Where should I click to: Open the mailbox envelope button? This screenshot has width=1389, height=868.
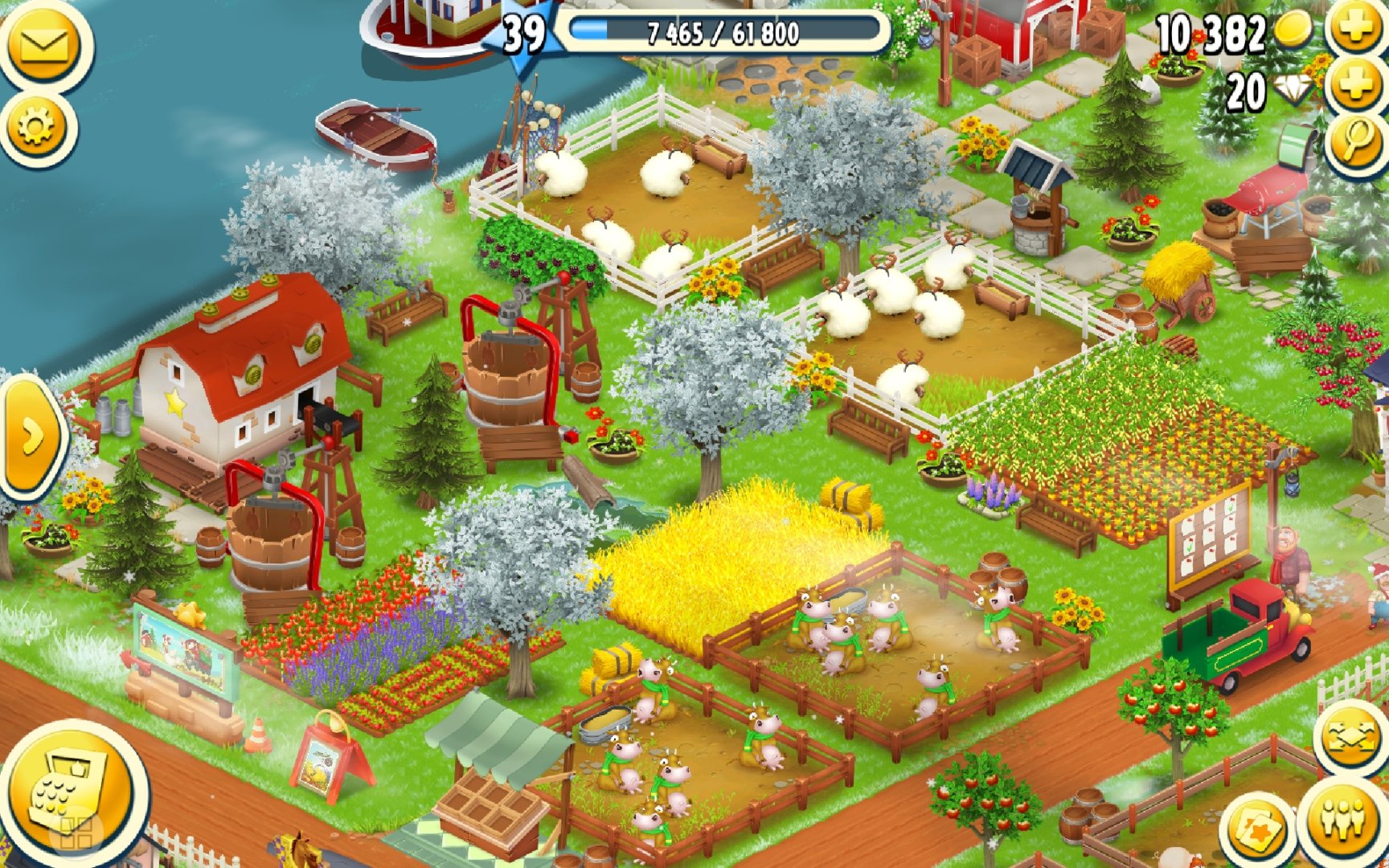click(44, 47)
